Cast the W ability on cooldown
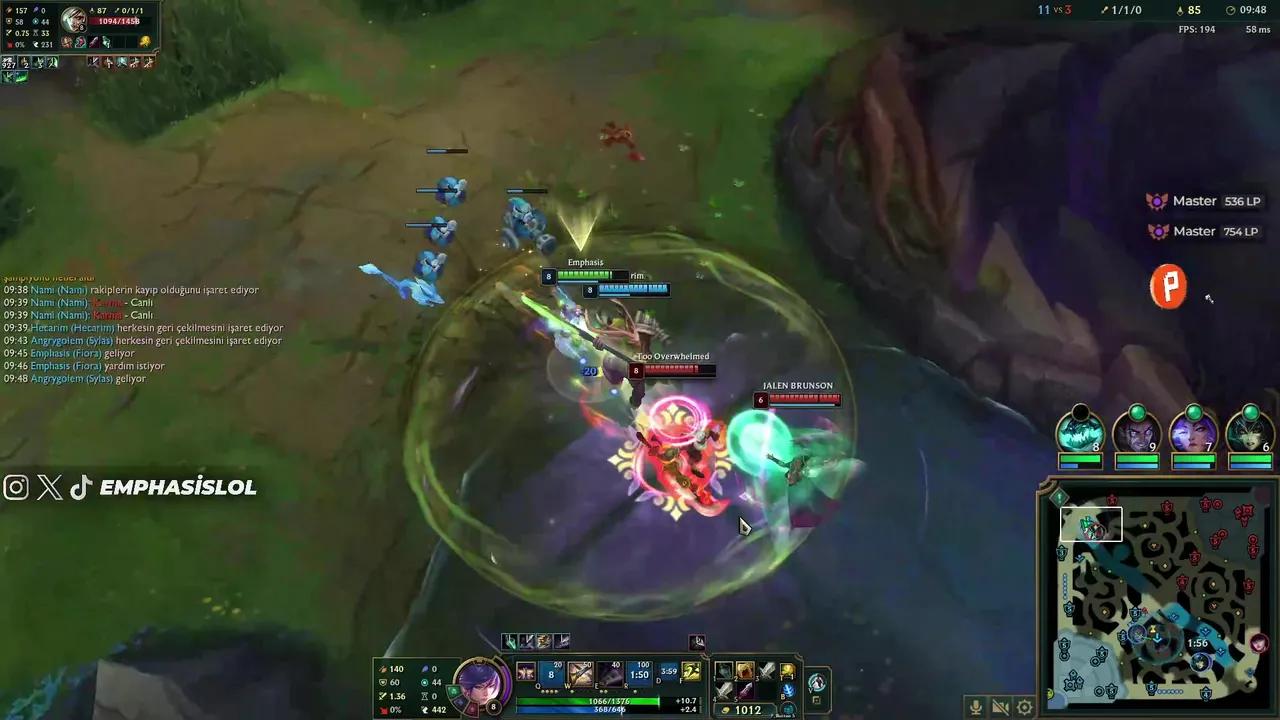Image resolution: width=1280 pixels, height=720 pixels. click(x=580, y=672)
